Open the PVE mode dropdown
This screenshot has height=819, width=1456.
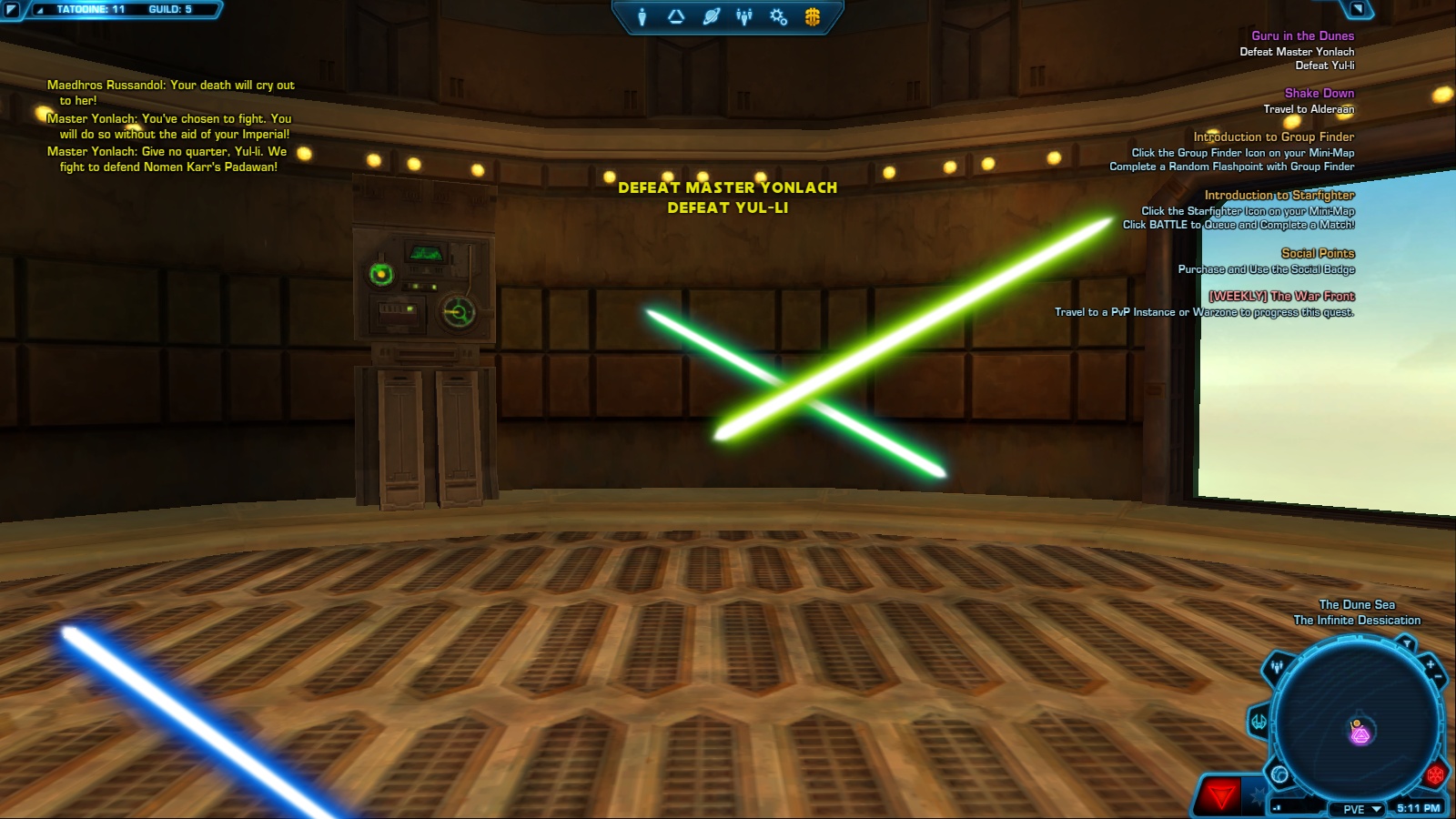(x=1356, y=808)
